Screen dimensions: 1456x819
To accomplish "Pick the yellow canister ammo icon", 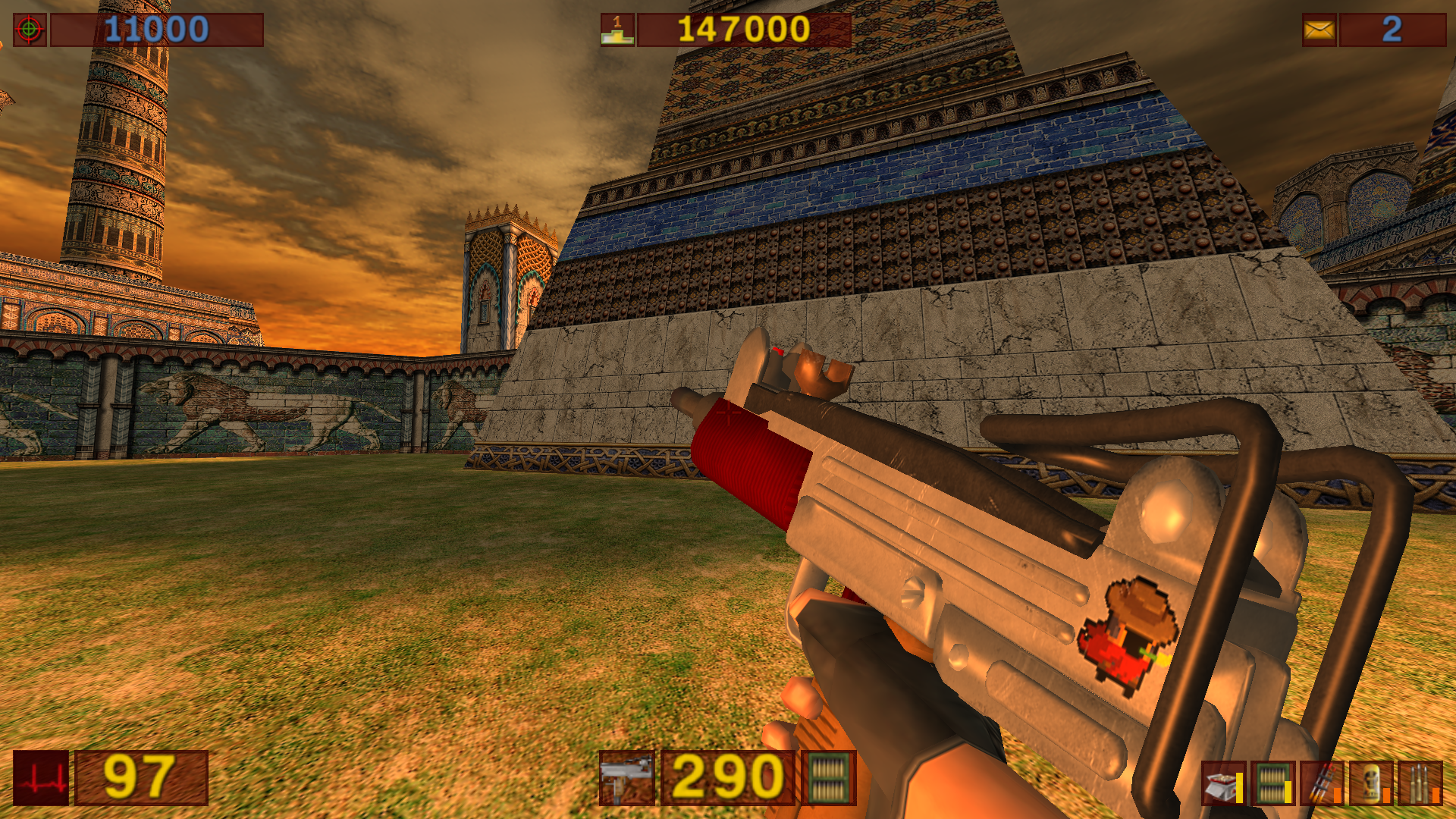I will (x=1370, y=783).
